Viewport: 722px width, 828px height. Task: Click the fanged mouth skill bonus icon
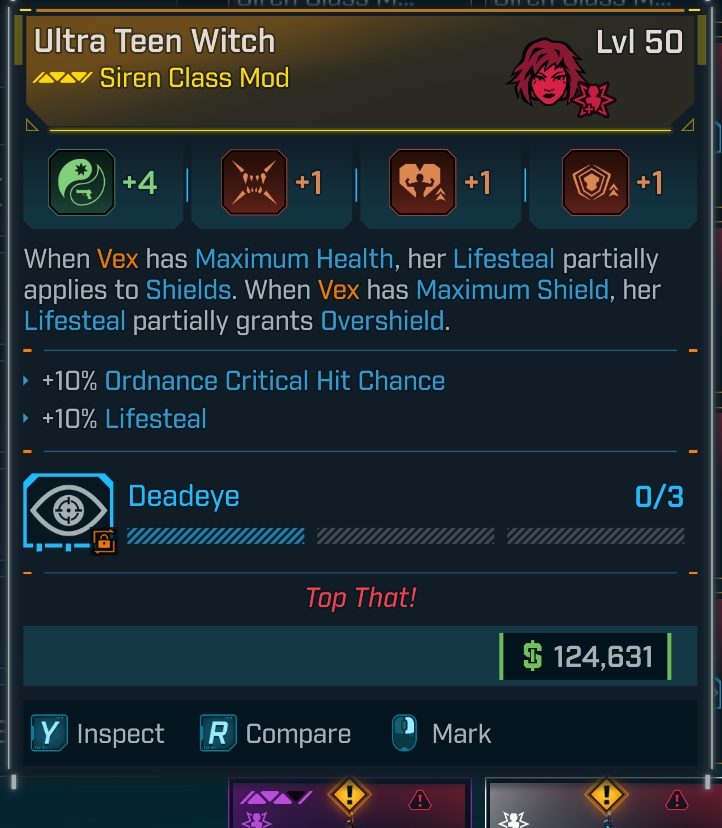click(x=253, y=183)
